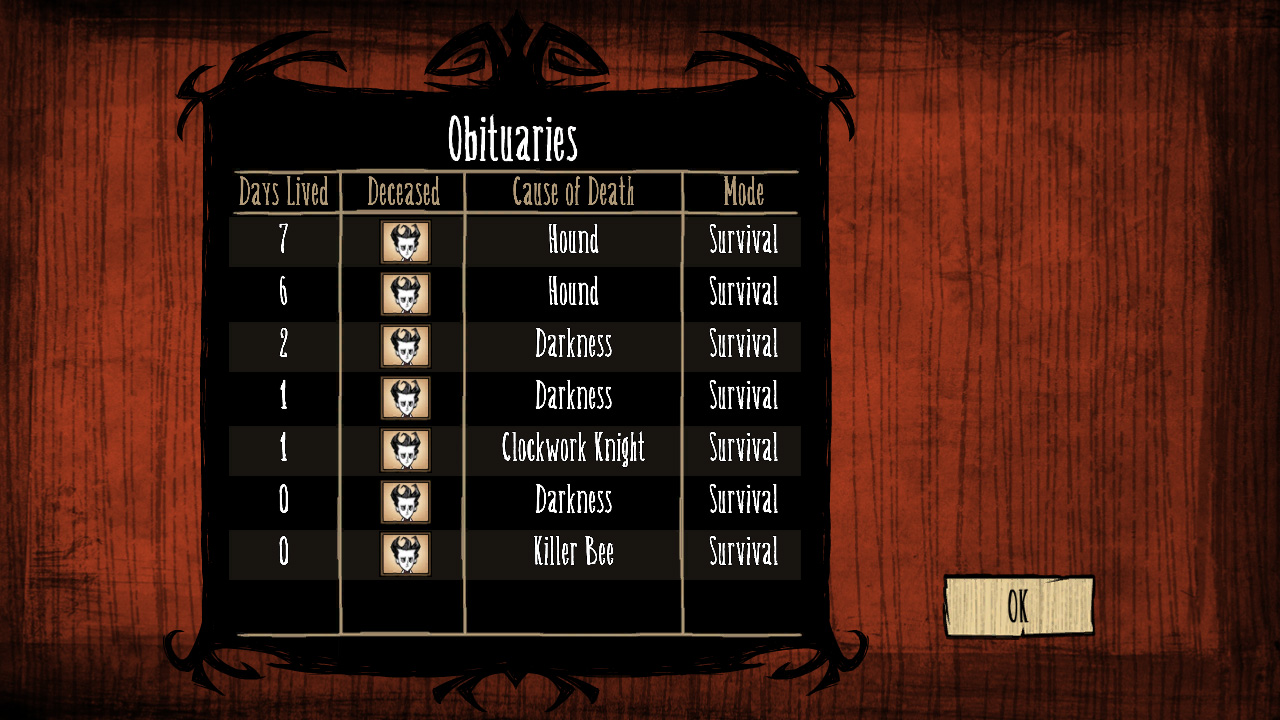
Task: Click the Wilson icon next to Killer Bee
Action: click(x=403, y=553)
